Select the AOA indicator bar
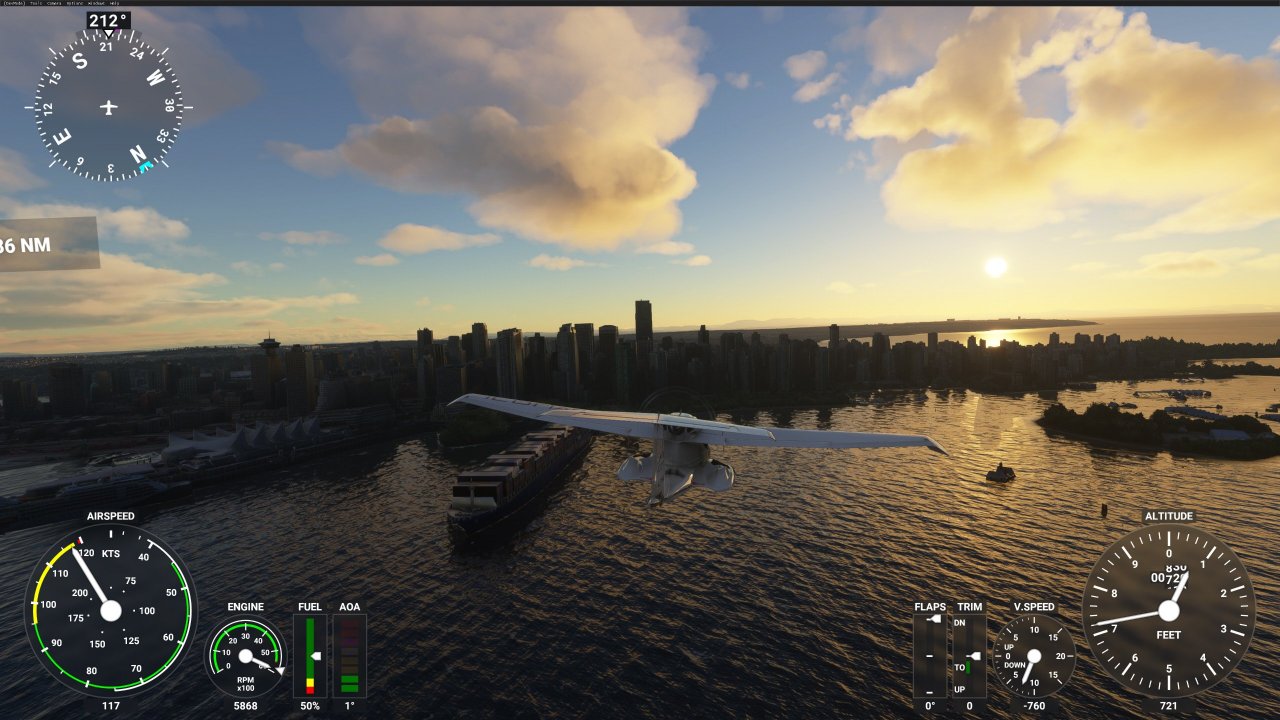 pyautogui.click(x=348, y=655)
